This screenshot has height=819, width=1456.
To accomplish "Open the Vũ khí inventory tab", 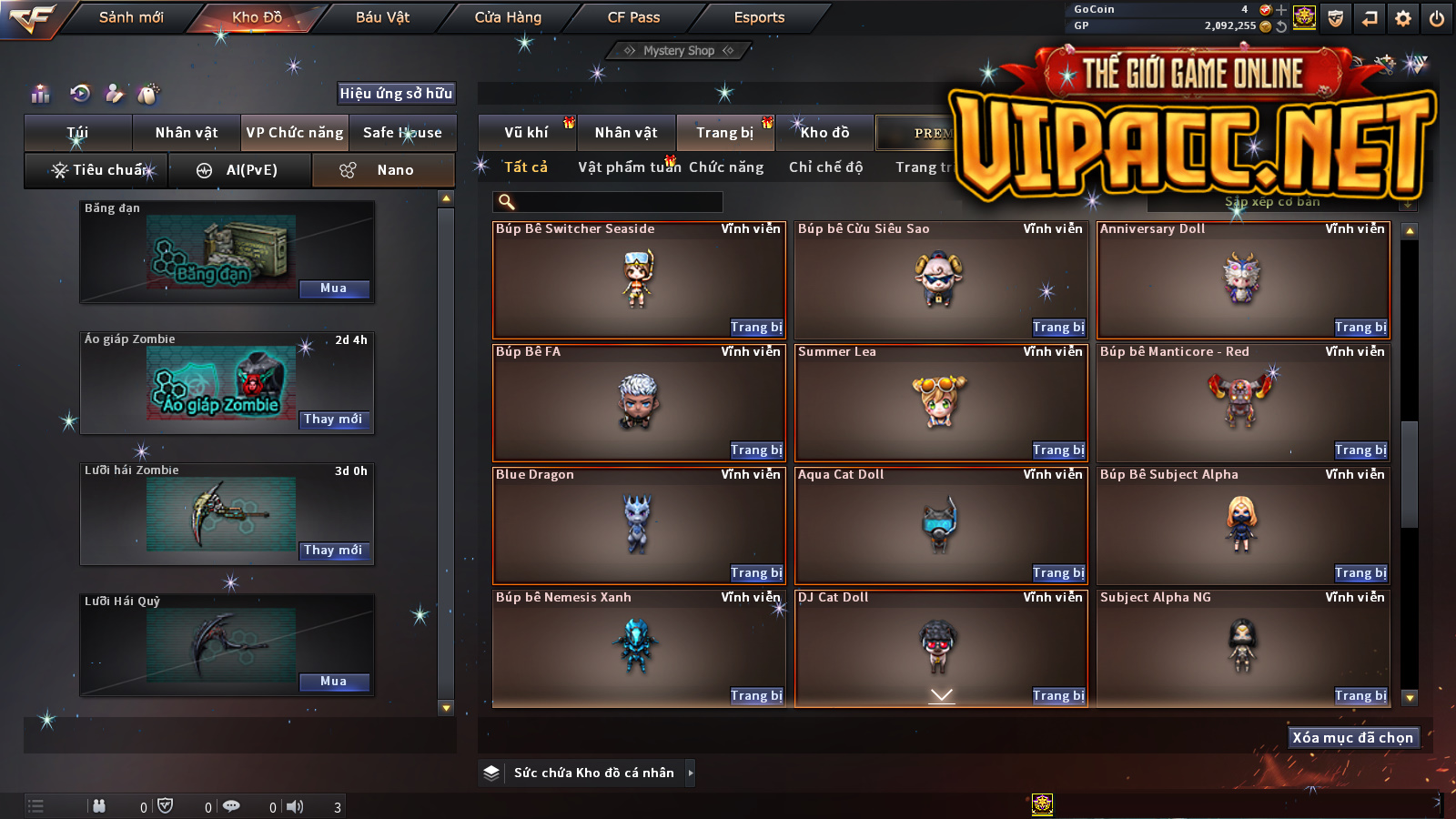I will point(526,133).
